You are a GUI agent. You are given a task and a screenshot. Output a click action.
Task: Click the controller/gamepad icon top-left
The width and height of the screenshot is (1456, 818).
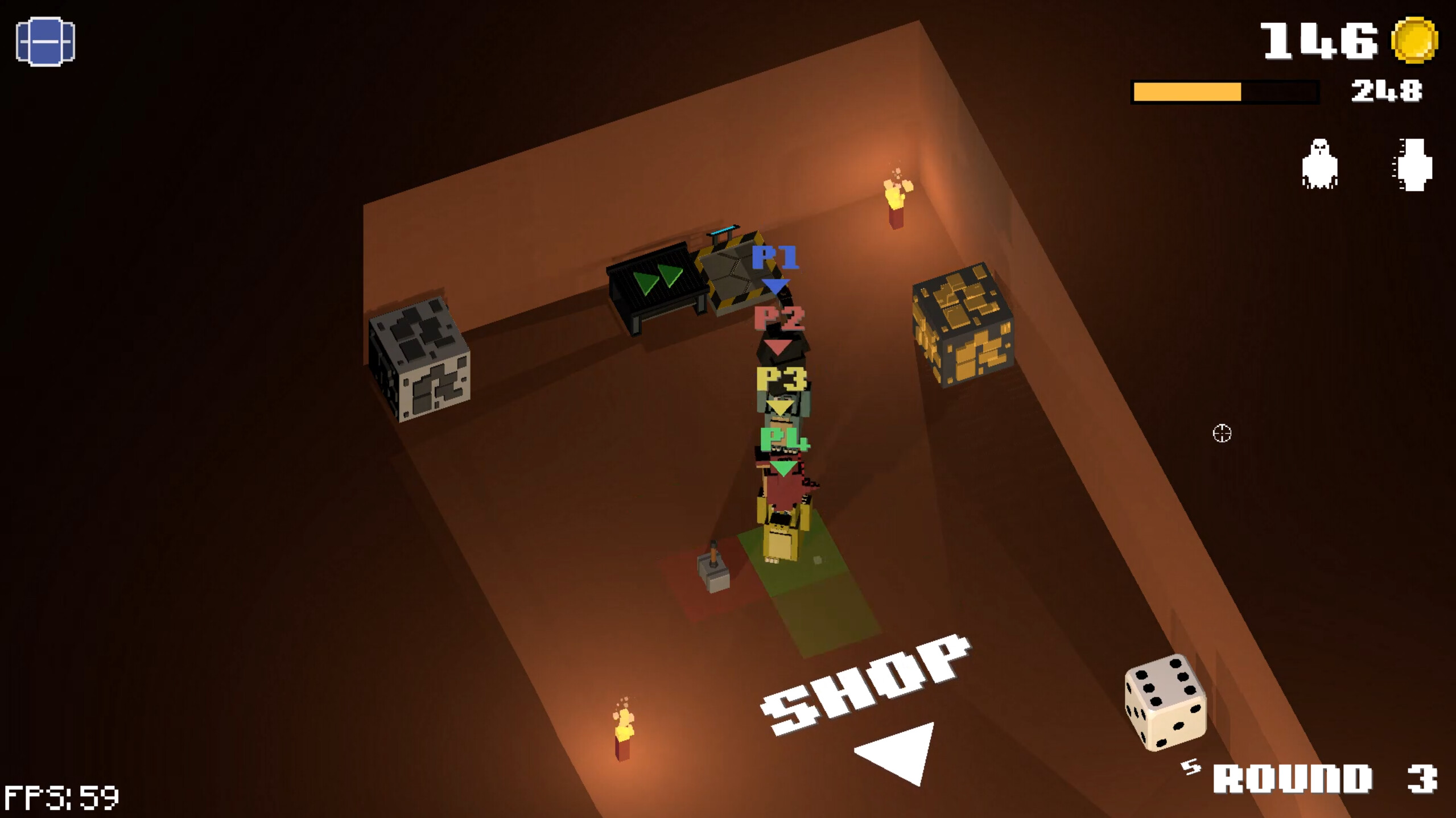tap(47, 42)
